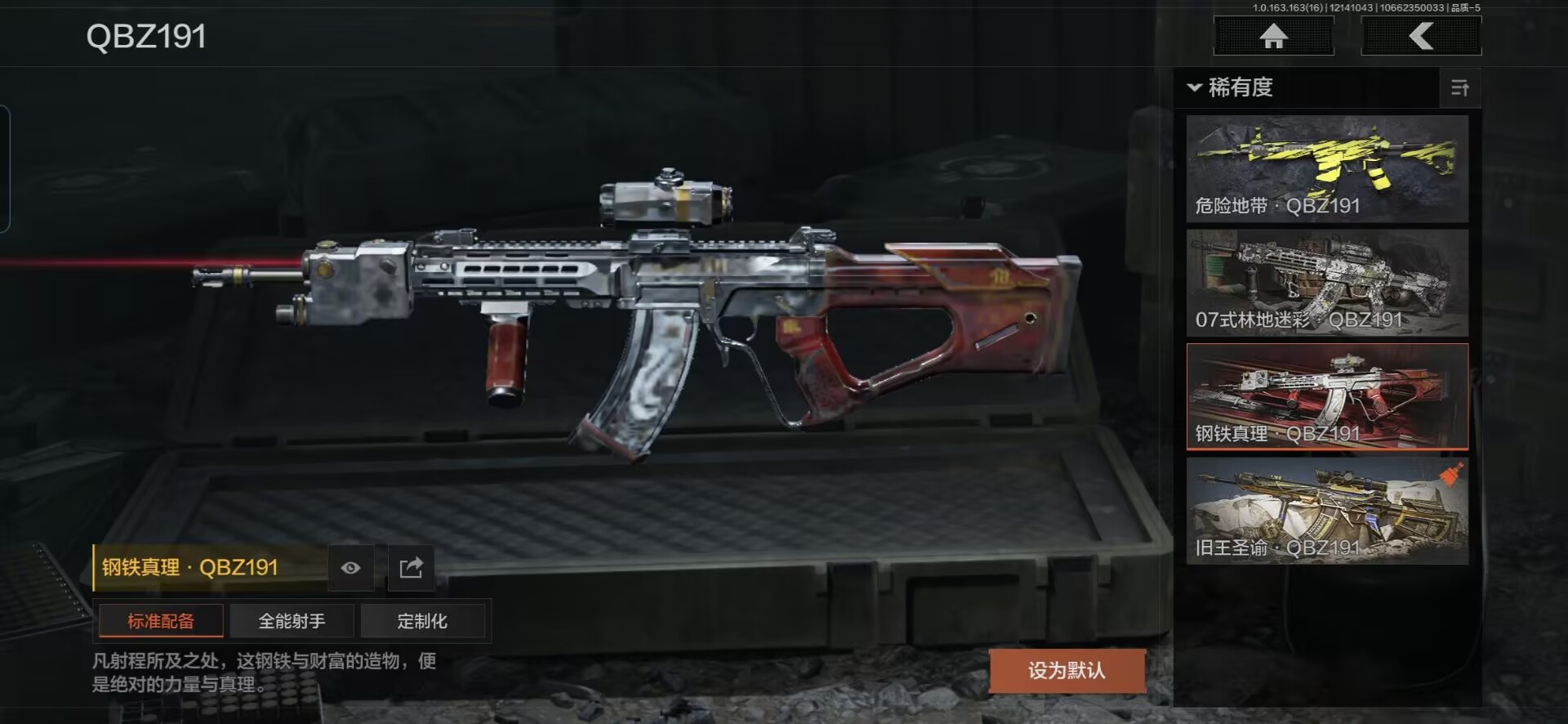Switch to the 标准配备 tab
The image size is (1568, 724).
pos(161,621)
